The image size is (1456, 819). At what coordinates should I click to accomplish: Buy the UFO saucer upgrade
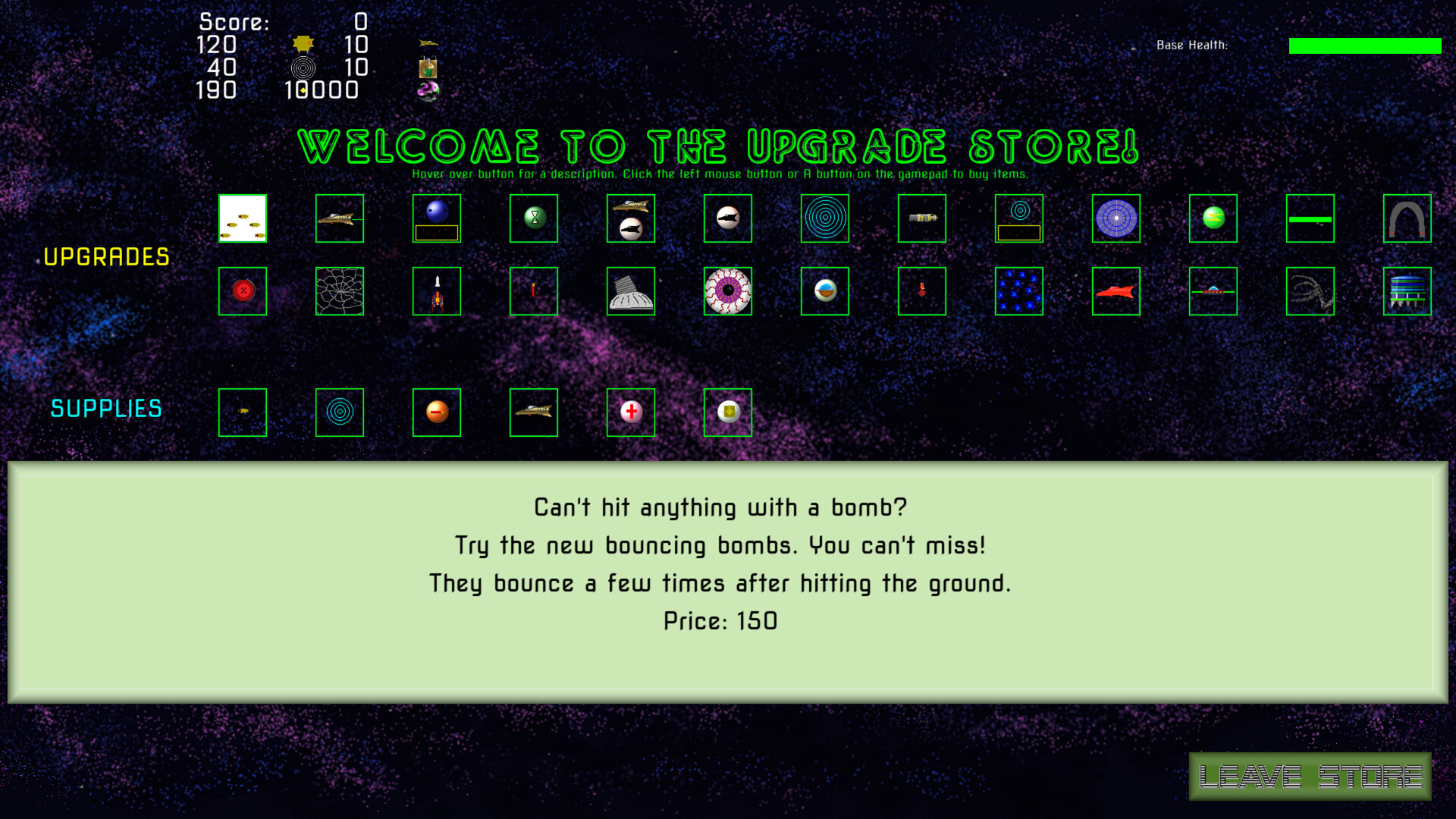(x=1213, y=291)
